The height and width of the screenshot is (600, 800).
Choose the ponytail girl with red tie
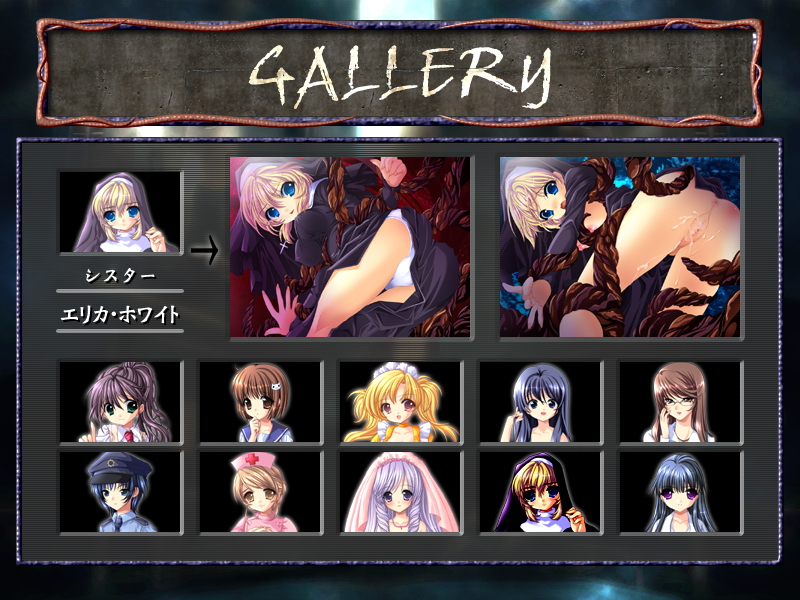click(121, 401)
